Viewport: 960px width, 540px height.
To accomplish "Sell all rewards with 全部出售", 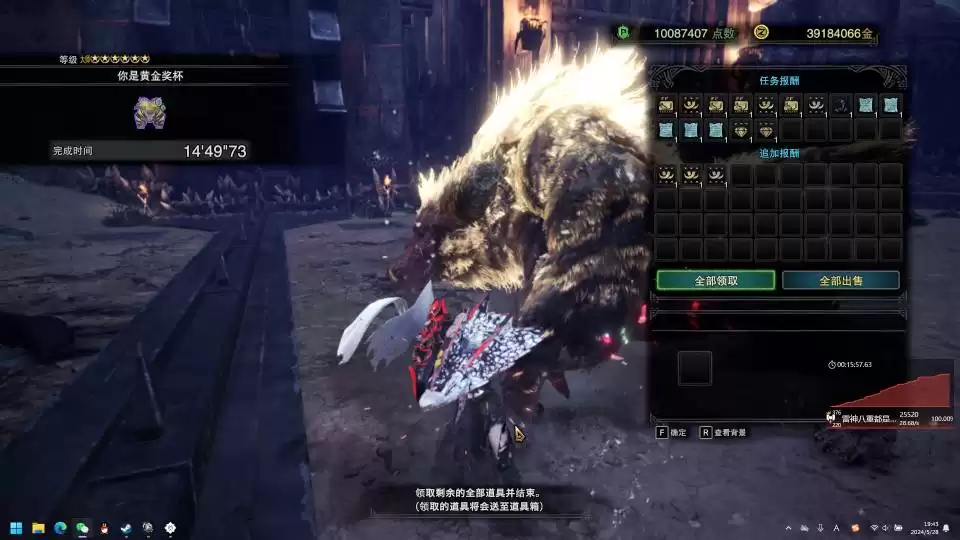I will coord(840,281).
